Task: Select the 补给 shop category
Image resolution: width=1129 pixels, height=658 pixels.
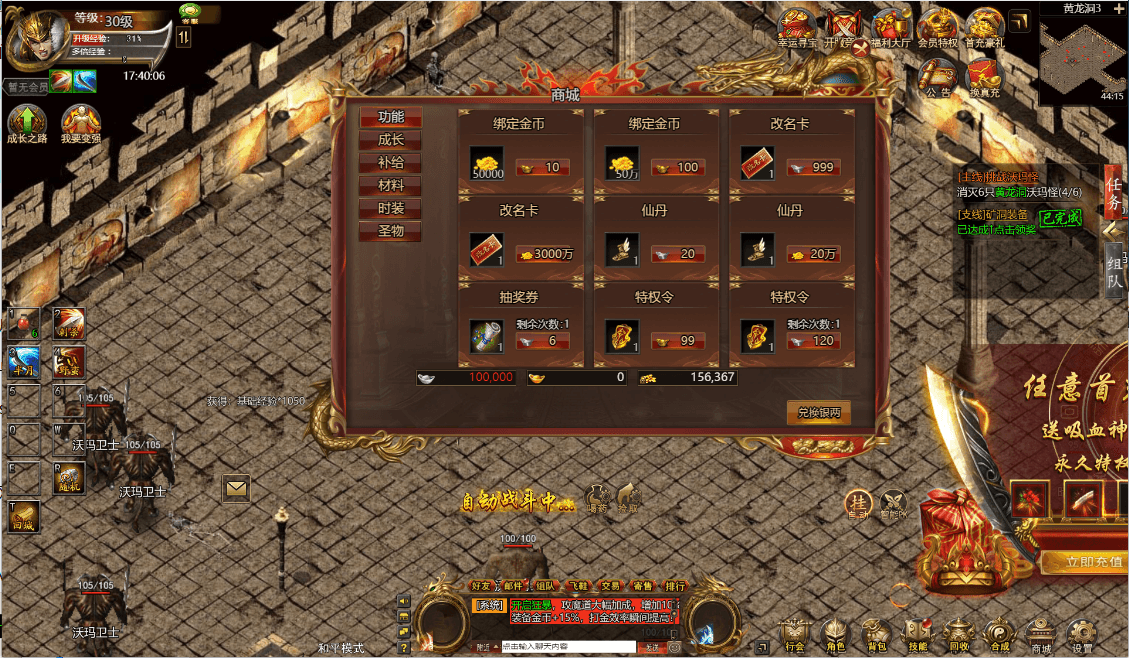Action: coord(391,163)
